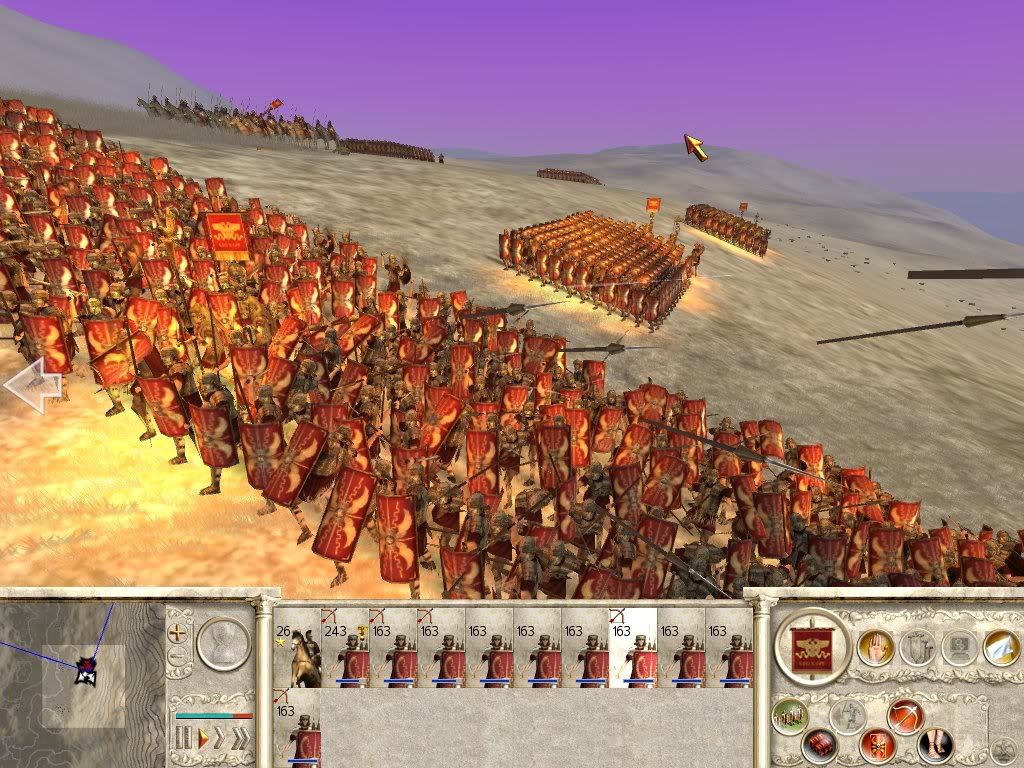Withdraw the unit using the white flag button
Viewport: 1024px width, 768px height.
click(x=1000, y=647)
